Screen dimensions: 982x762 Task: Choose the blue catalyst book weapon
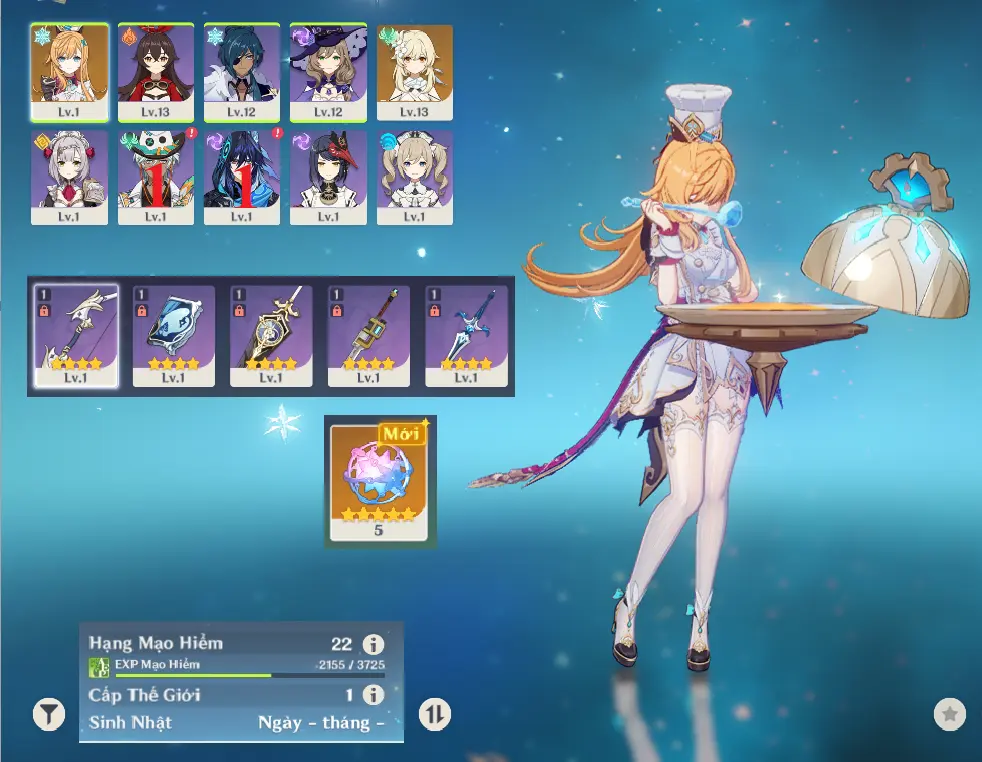tap(174, 332)
